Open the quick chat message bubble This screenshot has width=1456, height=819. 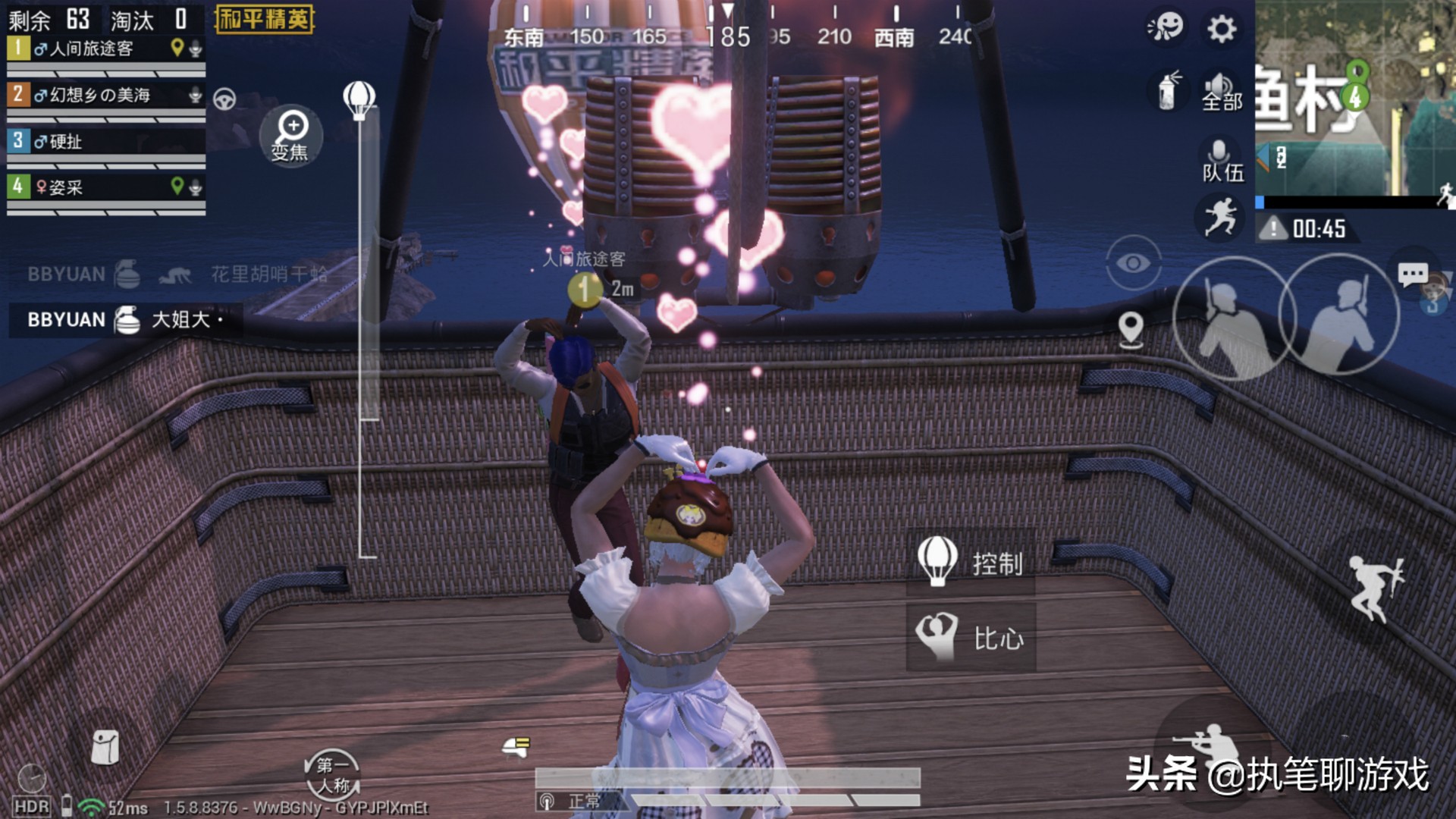click(1412, 274)
